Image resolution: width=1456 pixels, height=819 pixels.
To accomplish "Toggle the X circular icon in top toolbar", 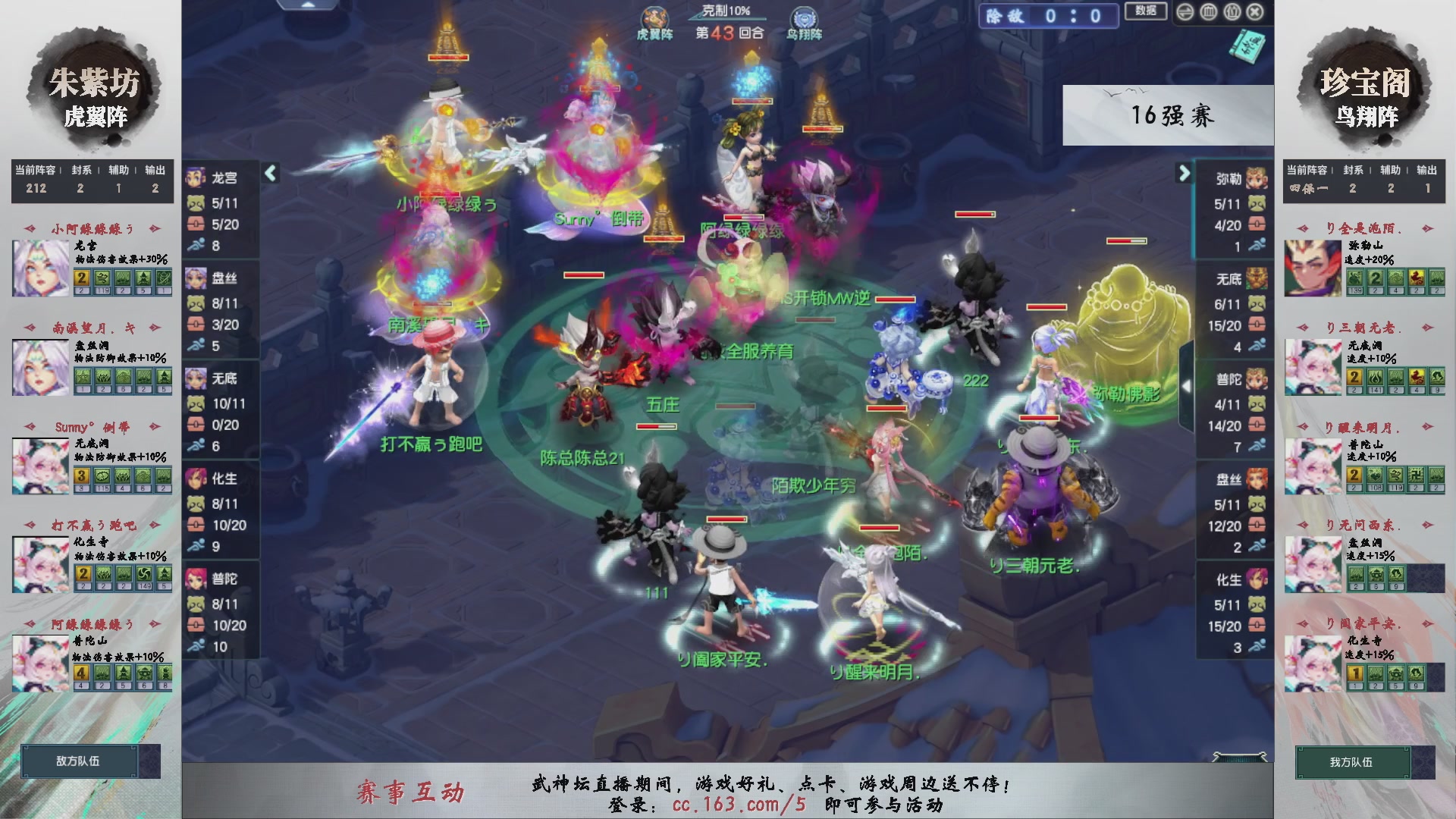I will 1255,11.
